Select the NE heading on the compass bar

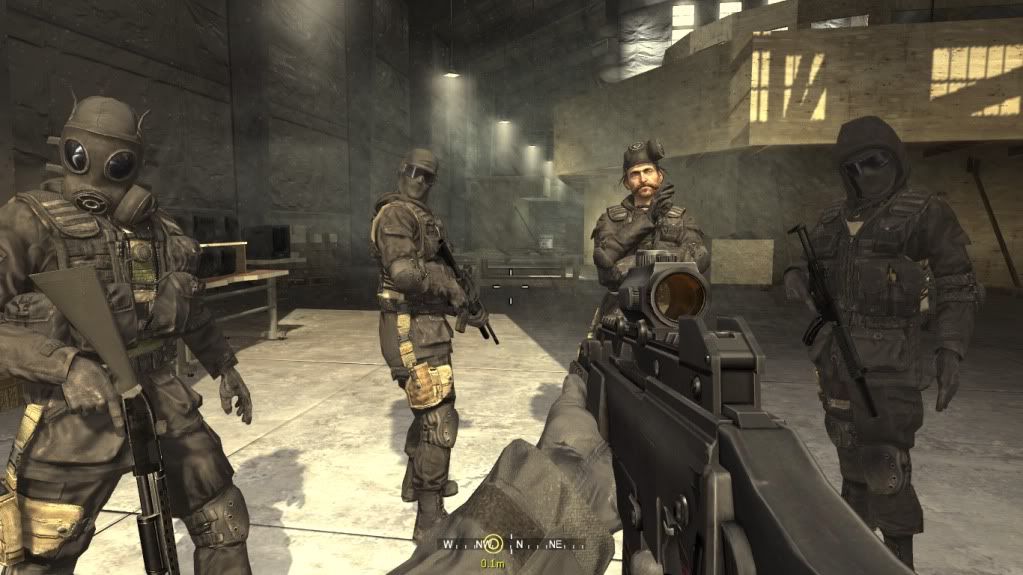pyautogui.click(x=553, y=545)
